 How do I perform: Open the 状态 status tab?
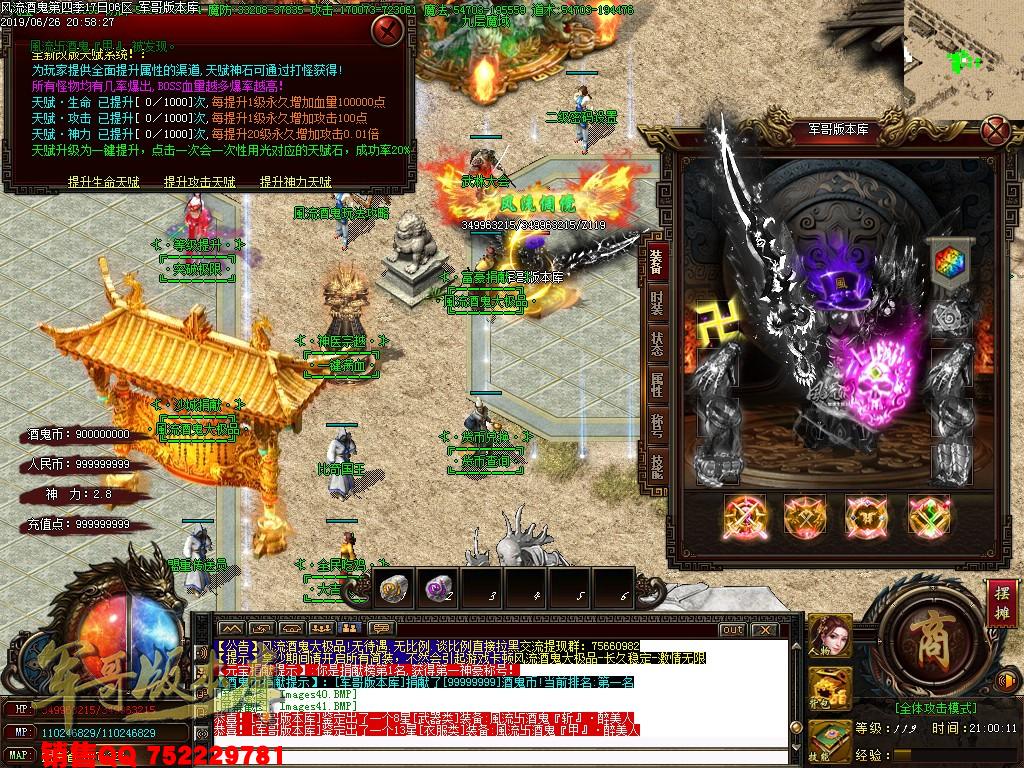point(656,344)
